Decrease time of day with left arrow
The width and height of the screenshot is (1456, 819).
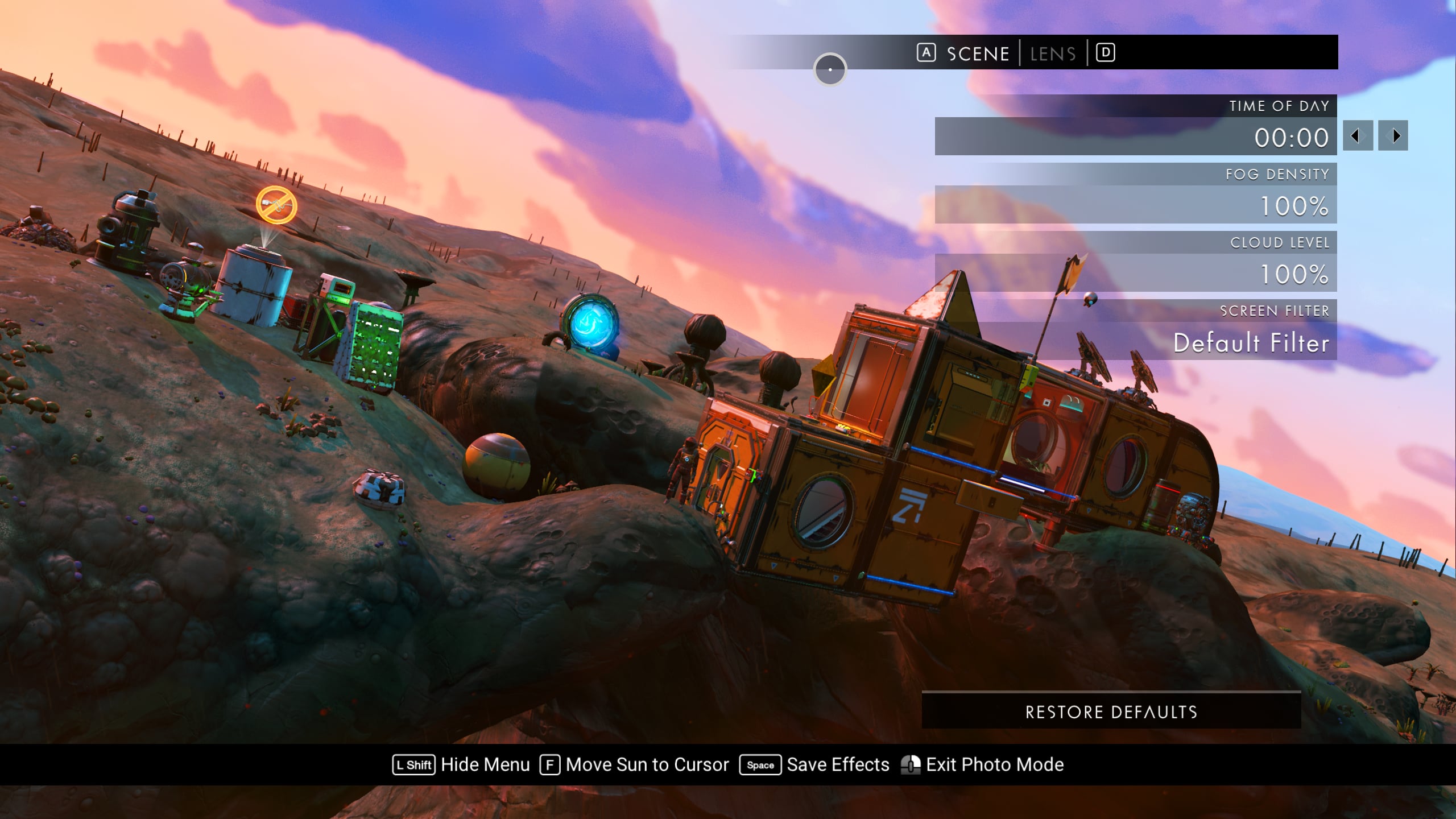tap(1358, 136)
